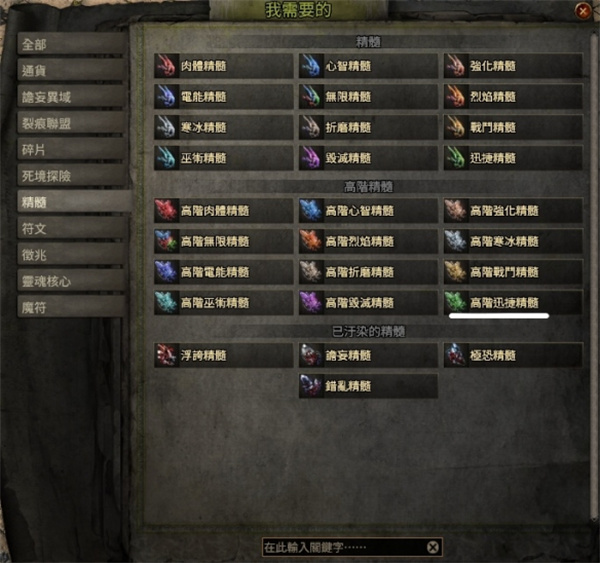
Task: Select 高階心智精髓 from the list
Action: coord(368,211)
